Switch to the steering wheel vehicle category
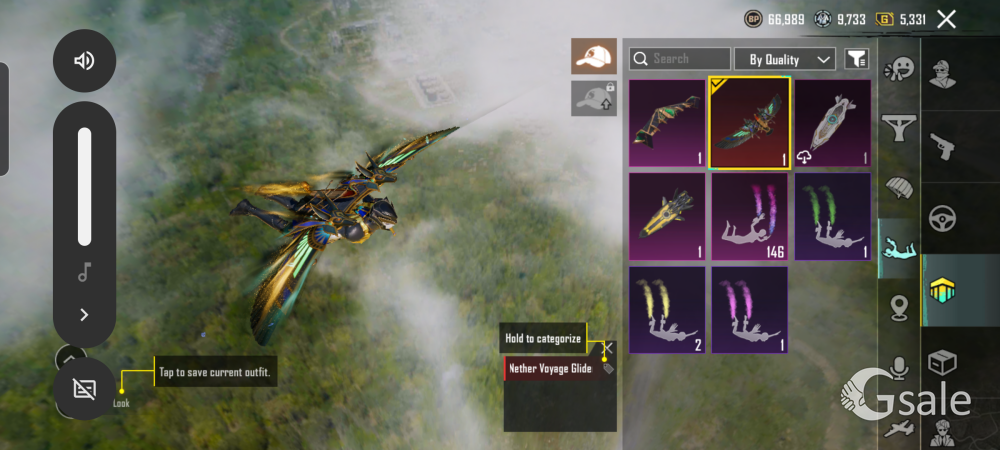The width and height of the screenshot is (1000, 450). [x=941, y=217]
